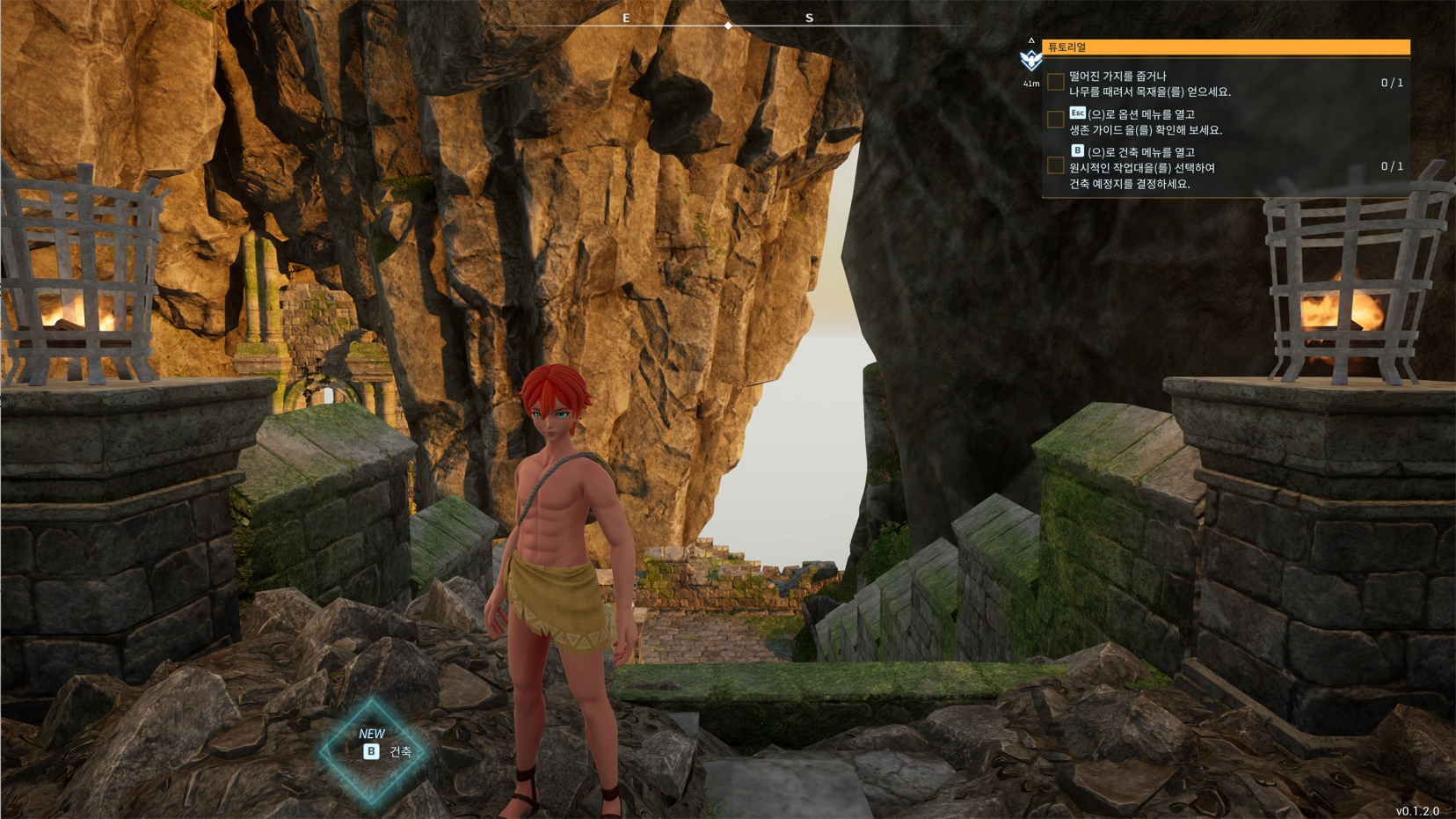Click the winged quest tracker emblem icon
1456x819 pixels.
[x=1030, y=60]
